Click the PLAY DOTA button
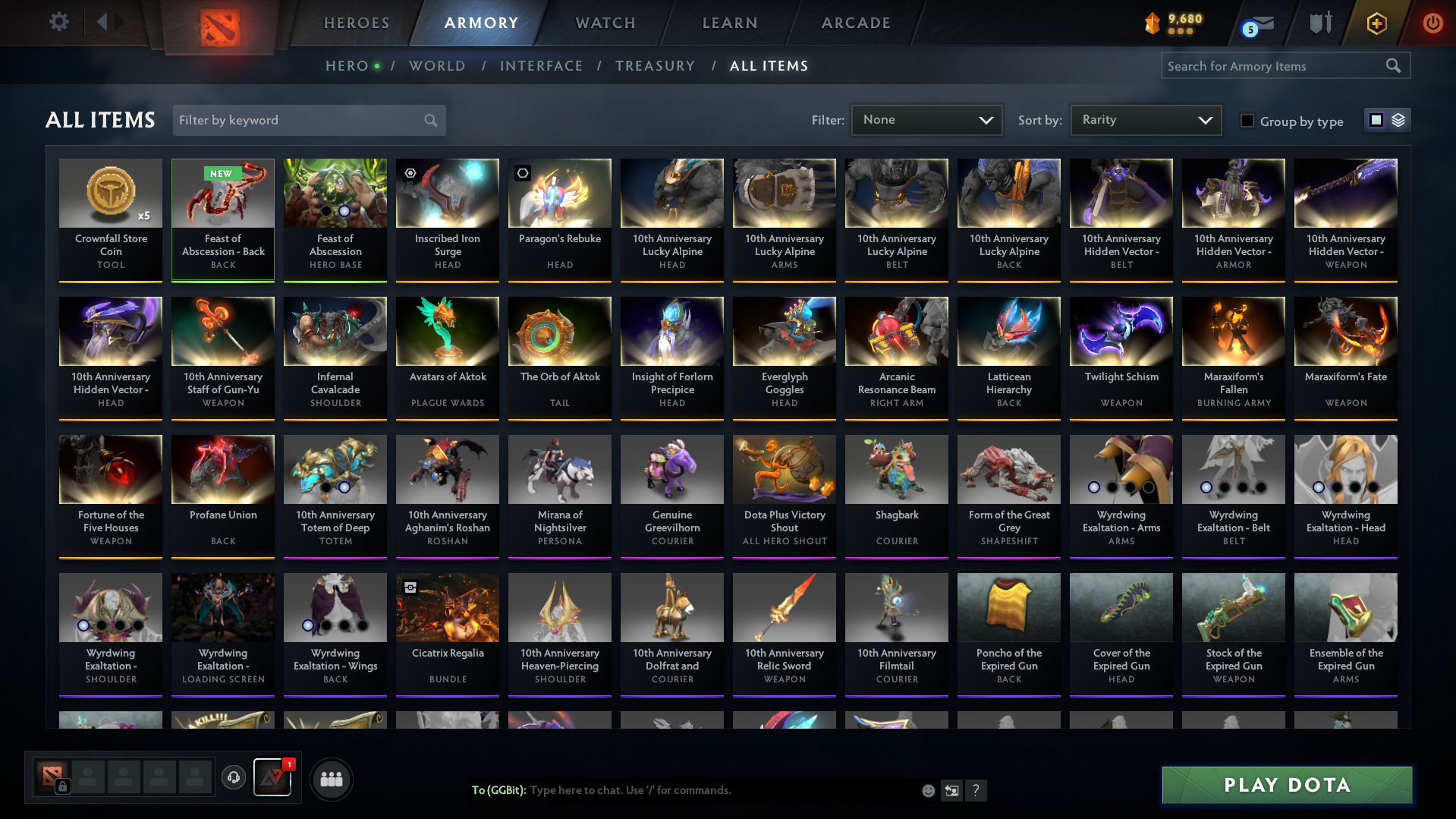This screenshot has height=819, width=1456. click(1285, 785)
